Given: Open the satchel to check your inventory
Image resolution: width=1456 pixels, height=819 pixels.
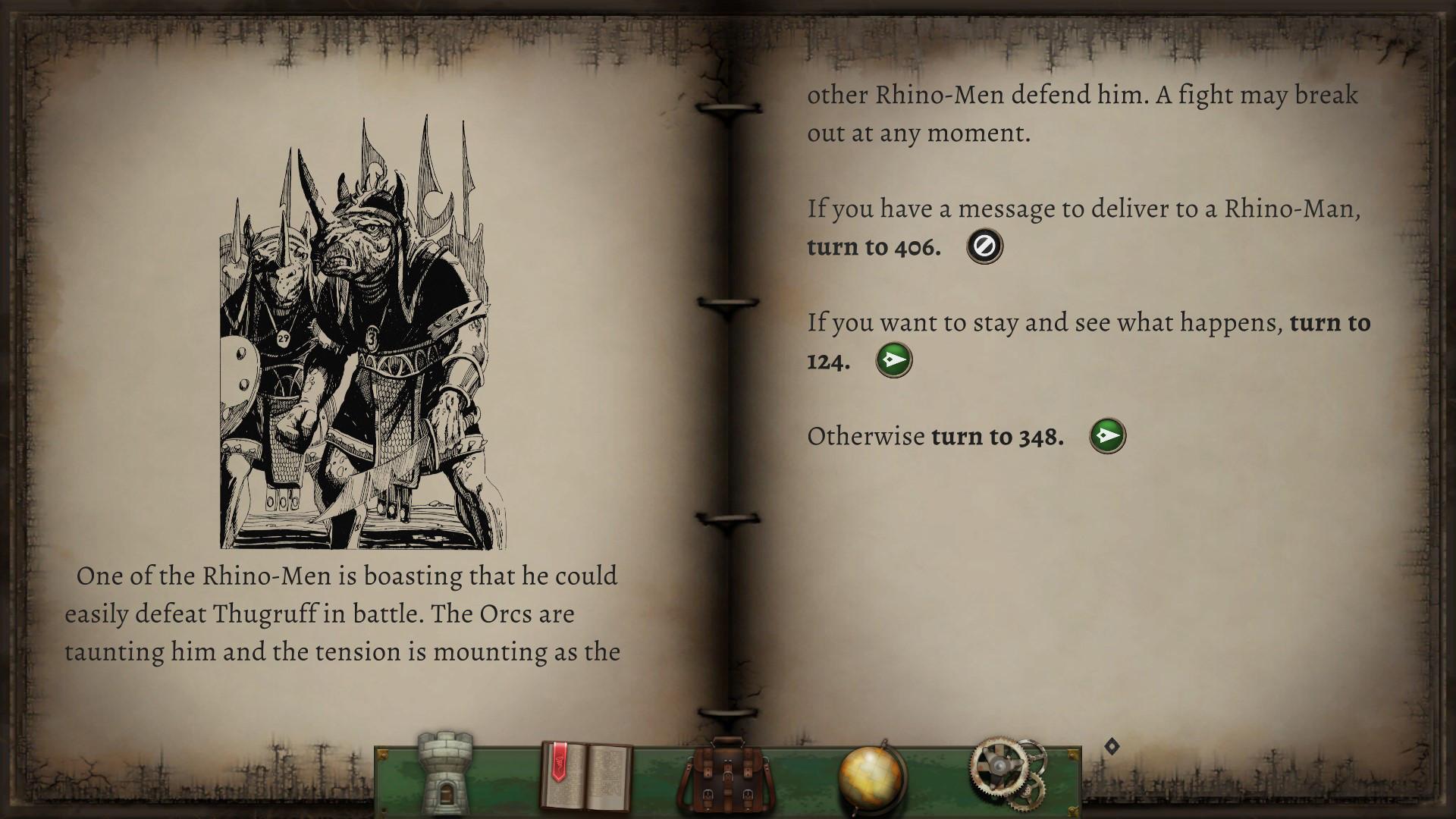Looking at the screenshot, I should (x=728, y=773).
